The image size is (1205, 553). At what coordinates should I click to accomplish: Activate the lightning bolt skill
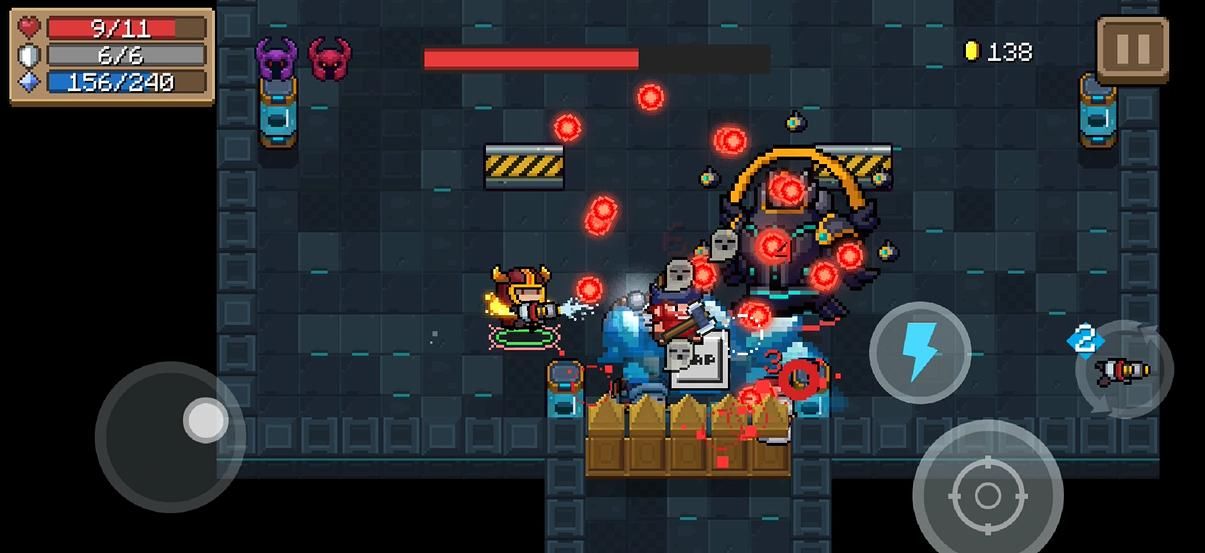point(919,352)
